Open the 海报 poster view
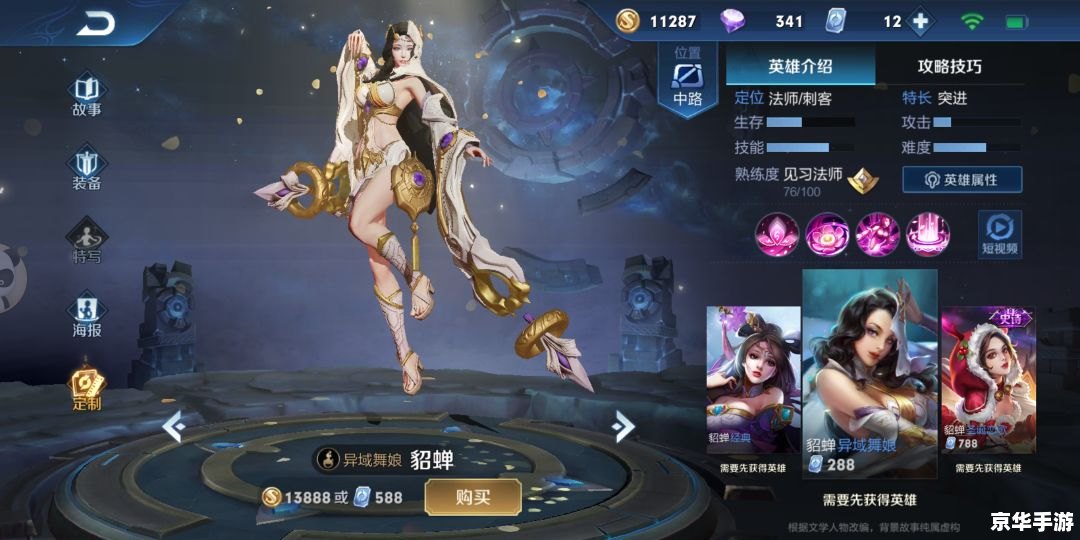Screen dimensions: 1080x540 pyautogui.click(x=87, y=315)
